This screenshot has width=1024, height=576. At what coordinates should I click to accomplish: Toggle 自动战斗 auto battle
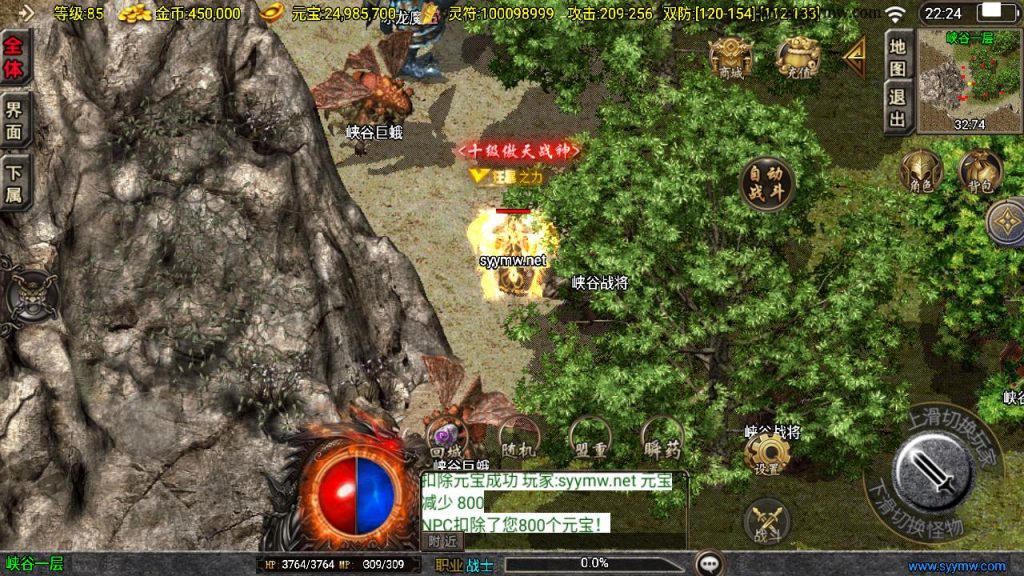[x=767, y=183]
